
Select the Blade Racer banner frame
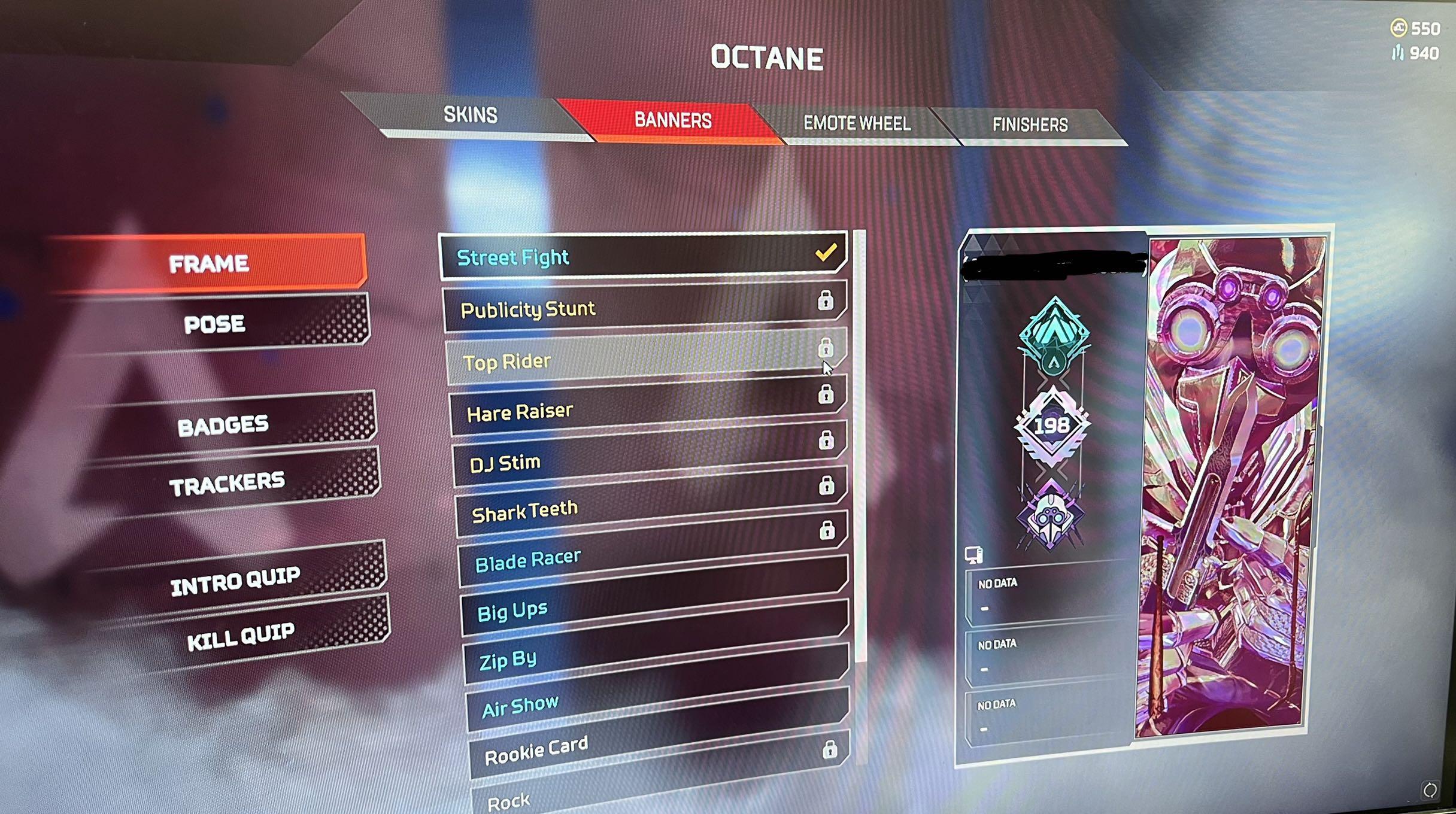[629, 560]
